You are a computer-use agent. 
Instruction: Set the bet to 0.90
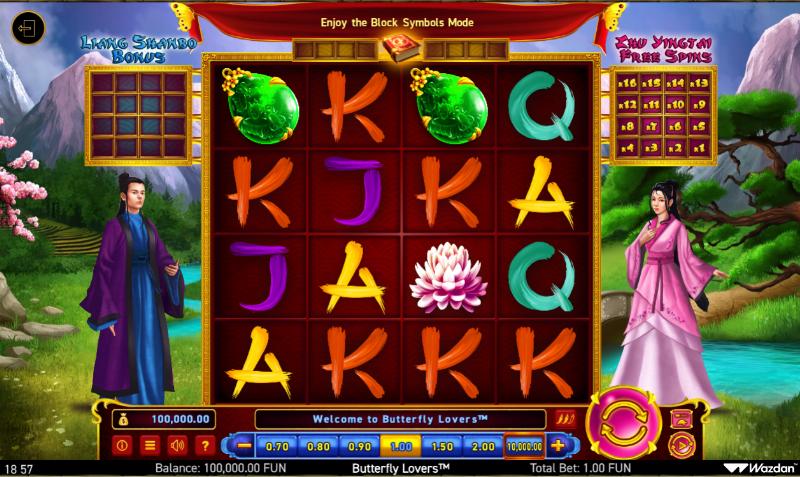pos(359,446)
